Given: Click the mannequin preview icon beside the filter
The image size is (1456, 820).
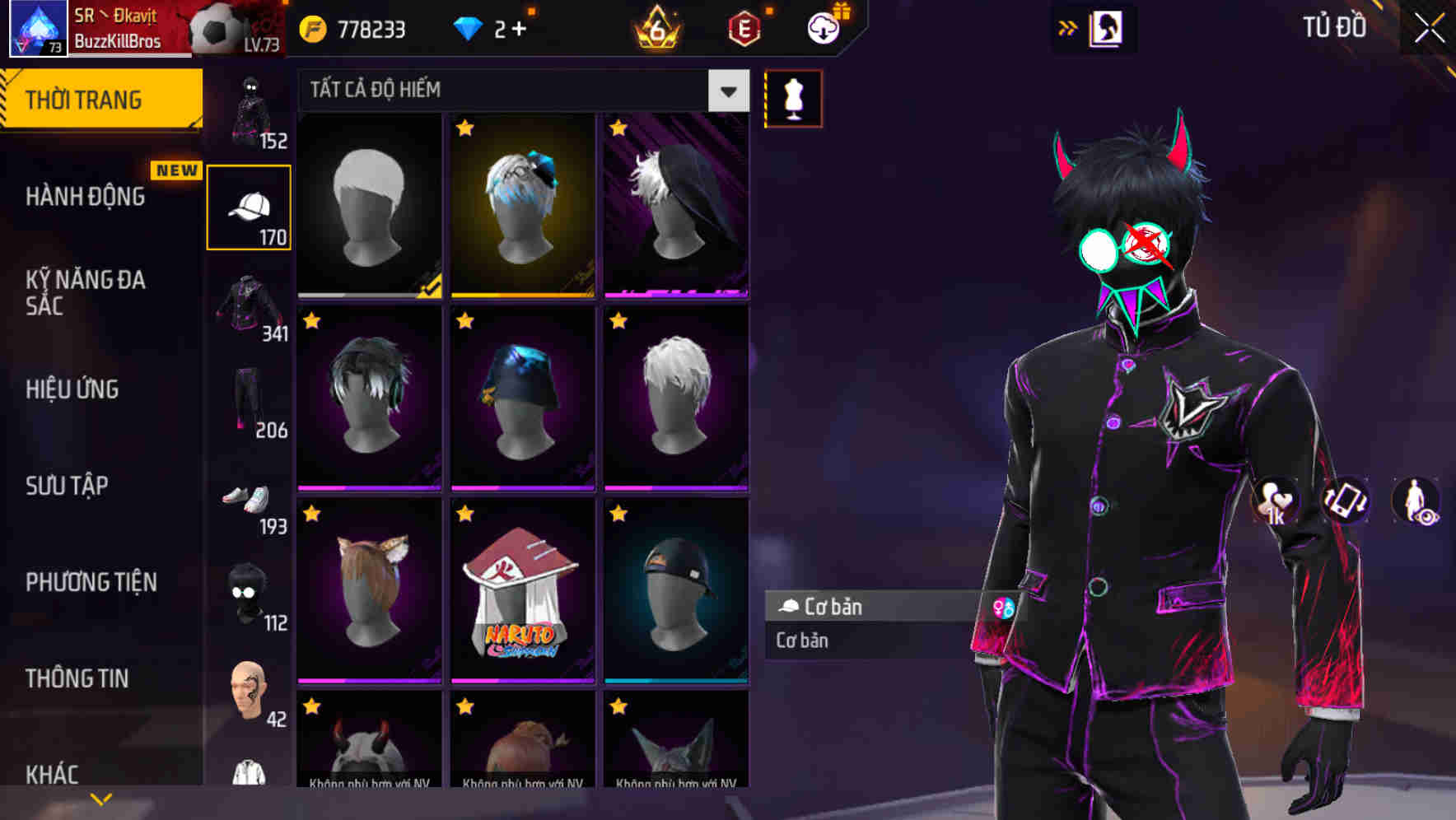Looking at the screenshot, I should tap(793, 98).
